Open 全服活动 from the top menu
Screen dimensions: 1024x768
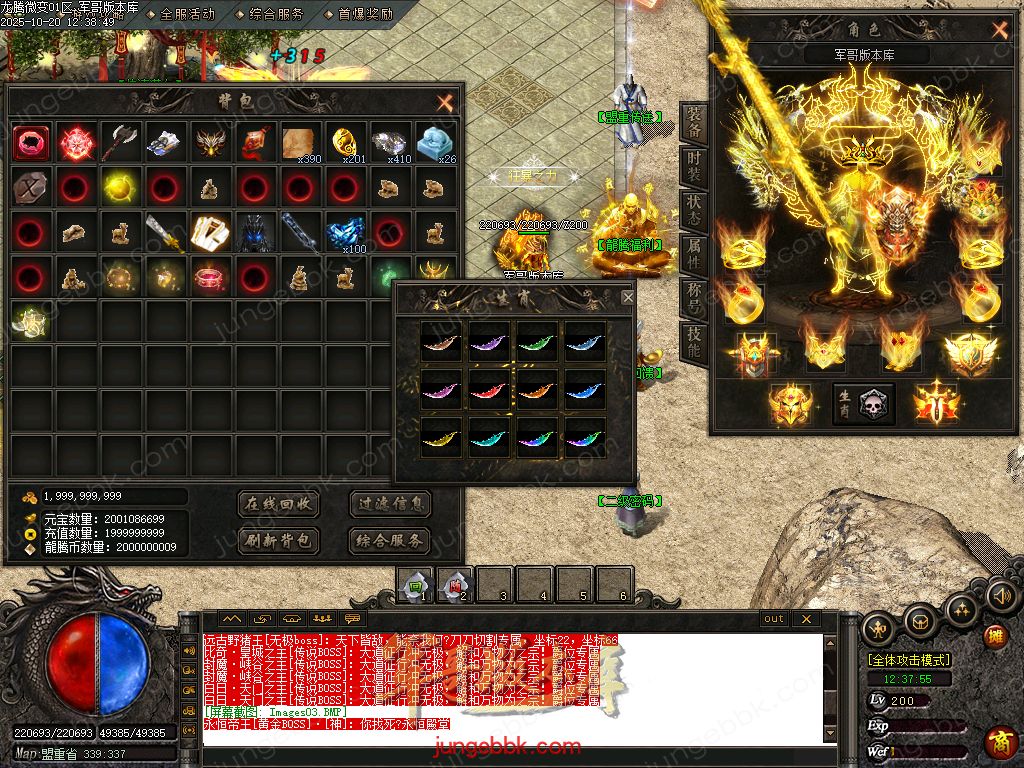186,14
